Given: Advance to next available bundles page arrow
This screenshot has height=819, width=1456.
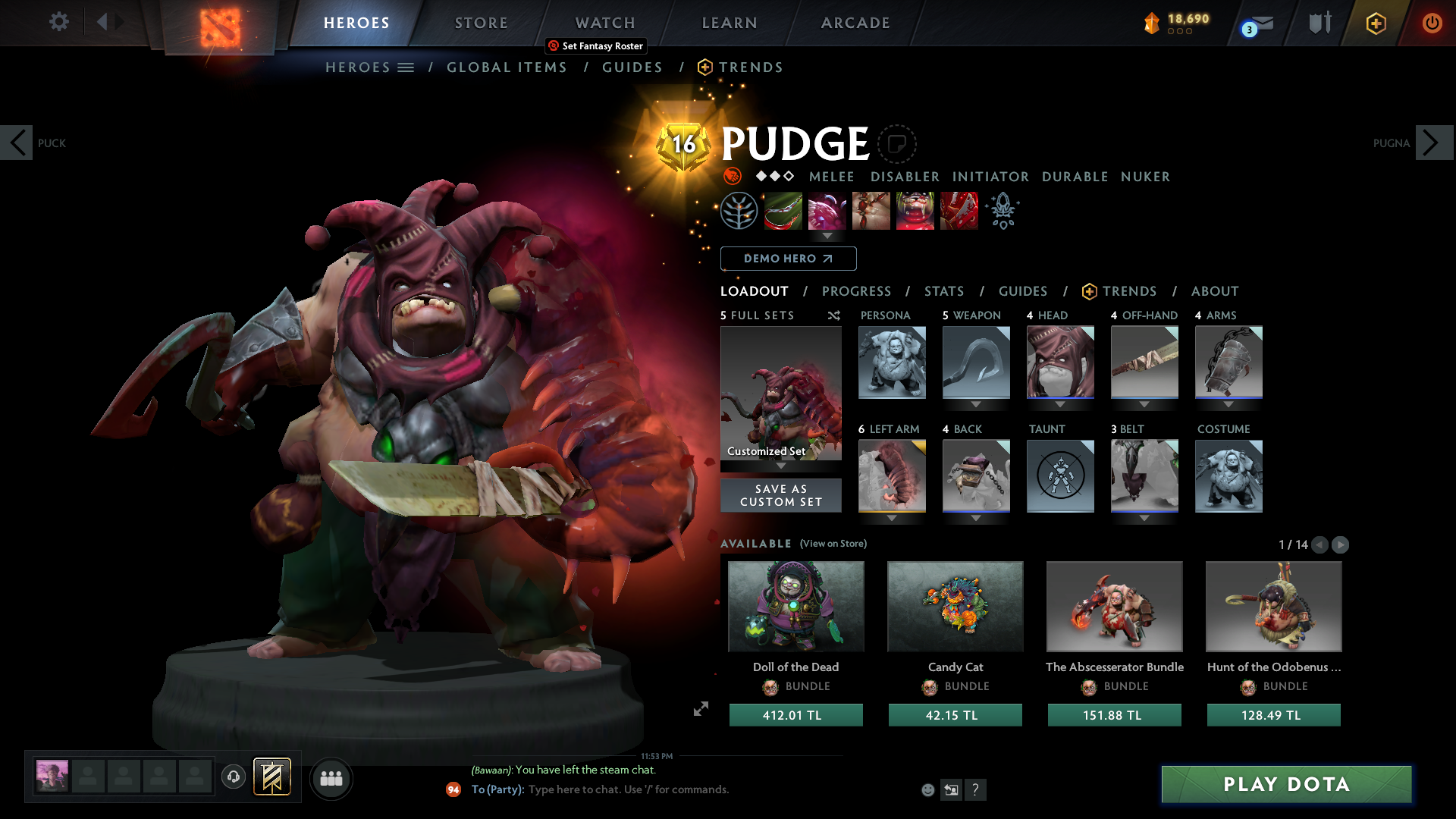Looking at the screenshot, I should pyautogui.click(x=1341, y=544).
